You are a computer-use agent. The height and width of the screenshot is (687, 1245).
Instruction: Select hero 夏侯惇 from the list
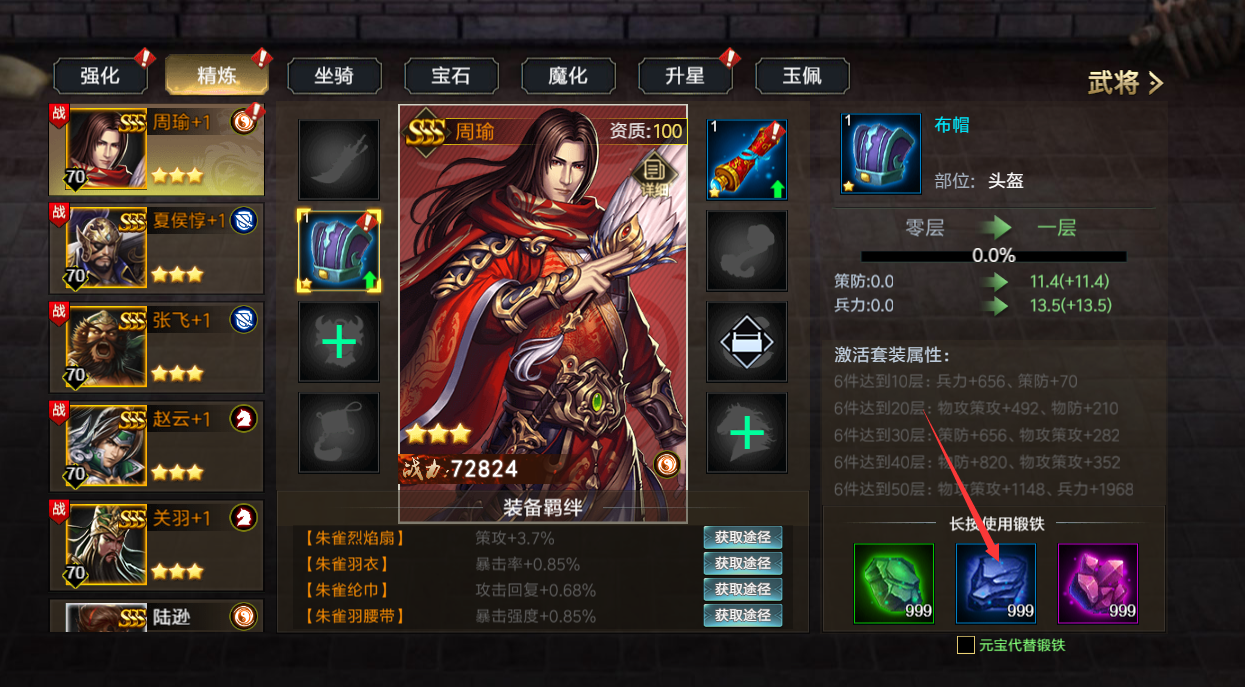click(156, 248)
